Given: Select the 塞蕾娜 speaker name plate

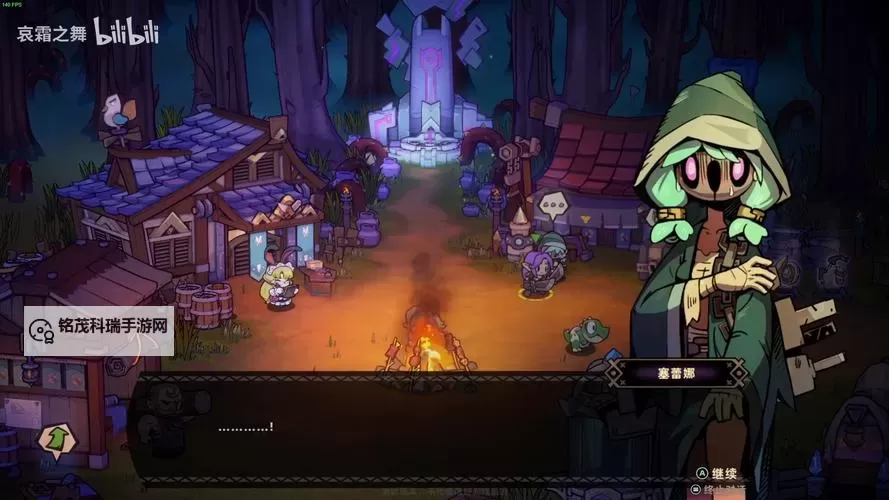Looking at the screenshot, I should point(674,374).
